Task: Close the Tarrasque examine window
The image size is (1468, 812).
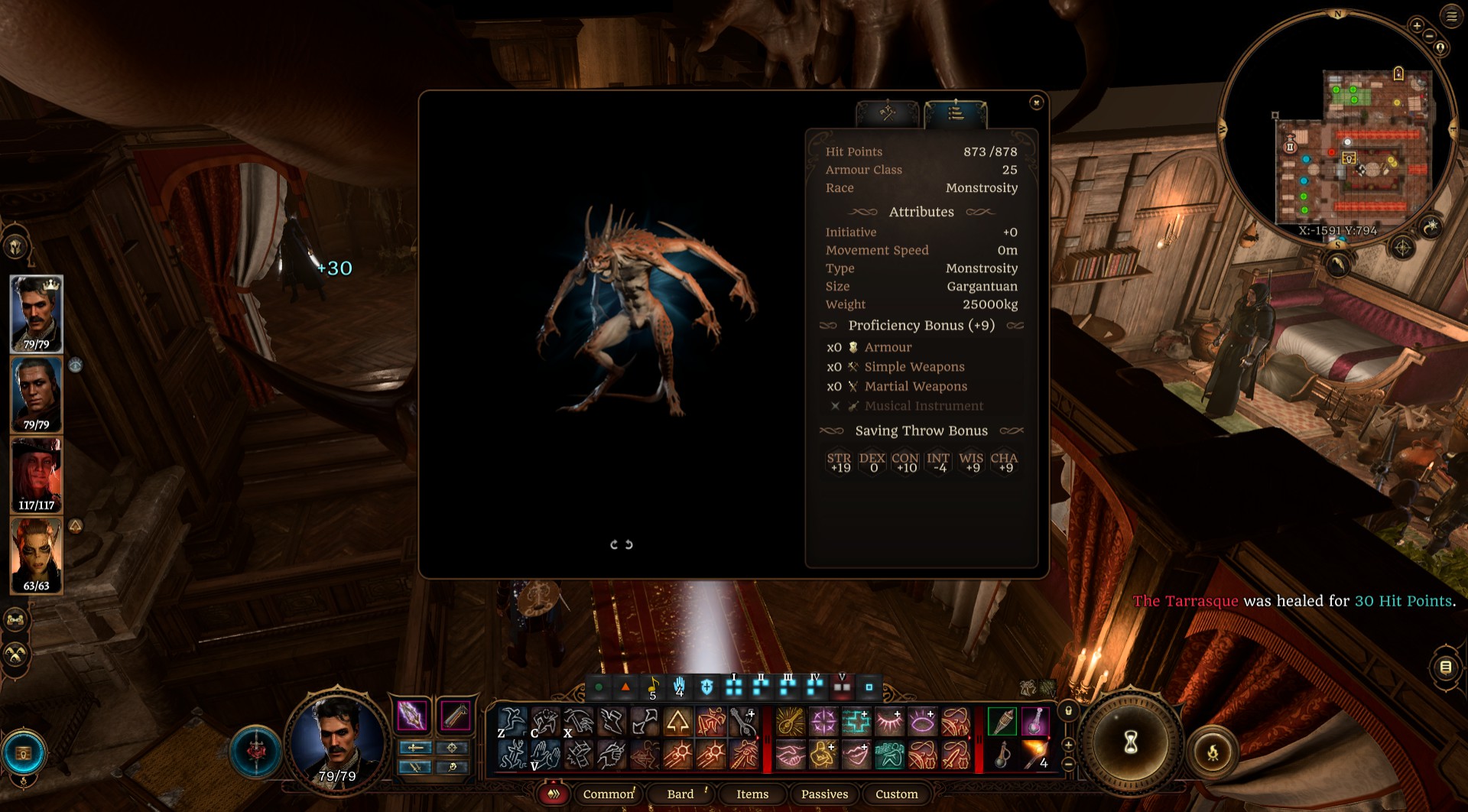Action: 1036,102
